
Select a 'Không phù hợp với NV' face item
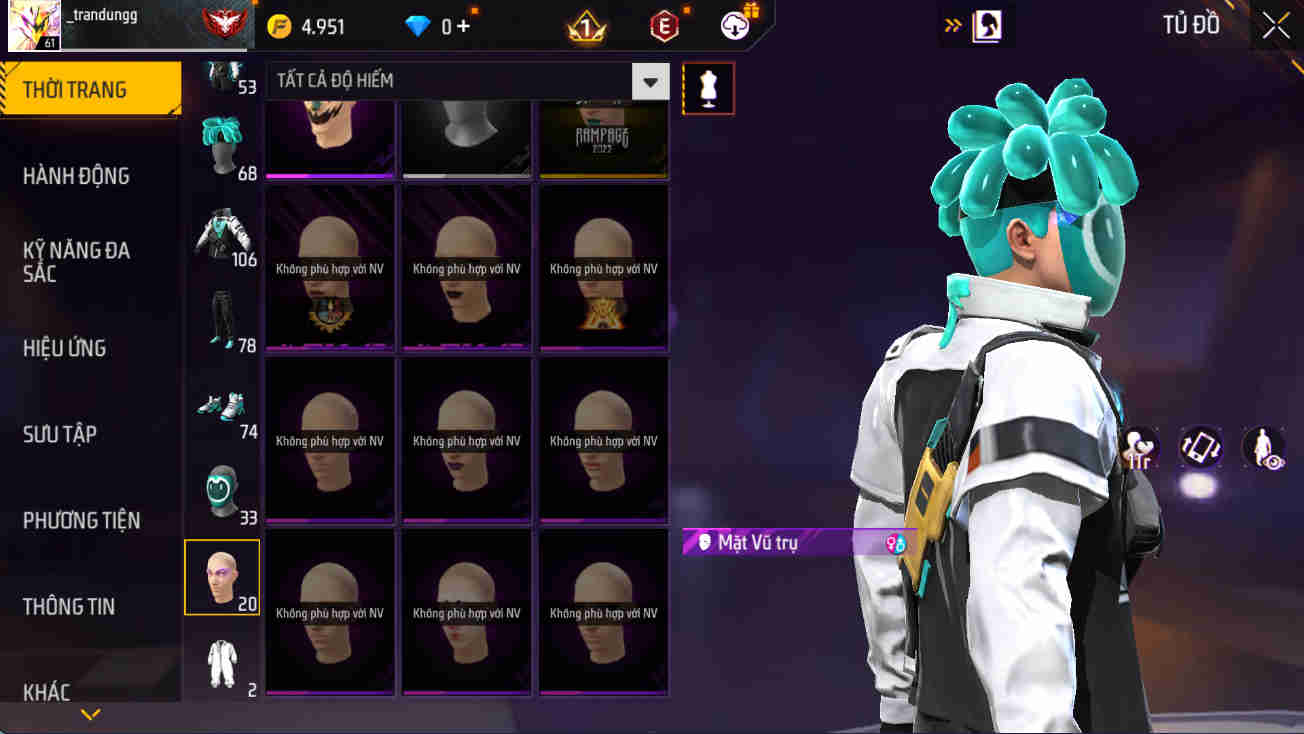[465, 438]
